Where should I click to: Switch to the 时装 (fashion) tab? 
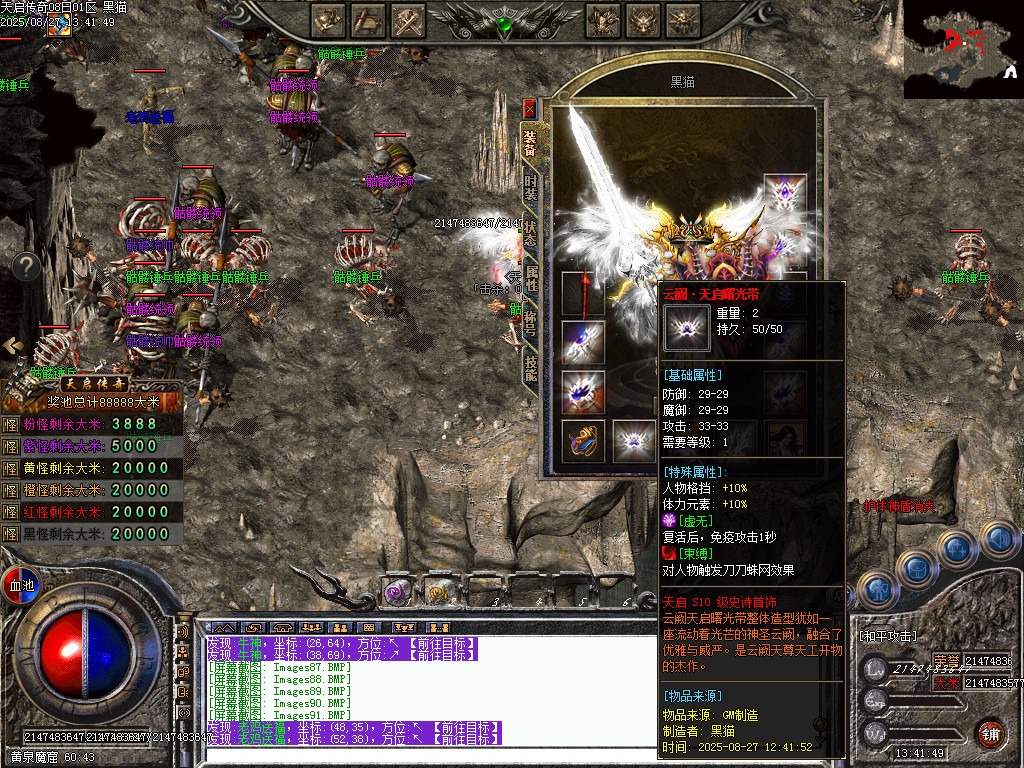click(x=531, y=190)
